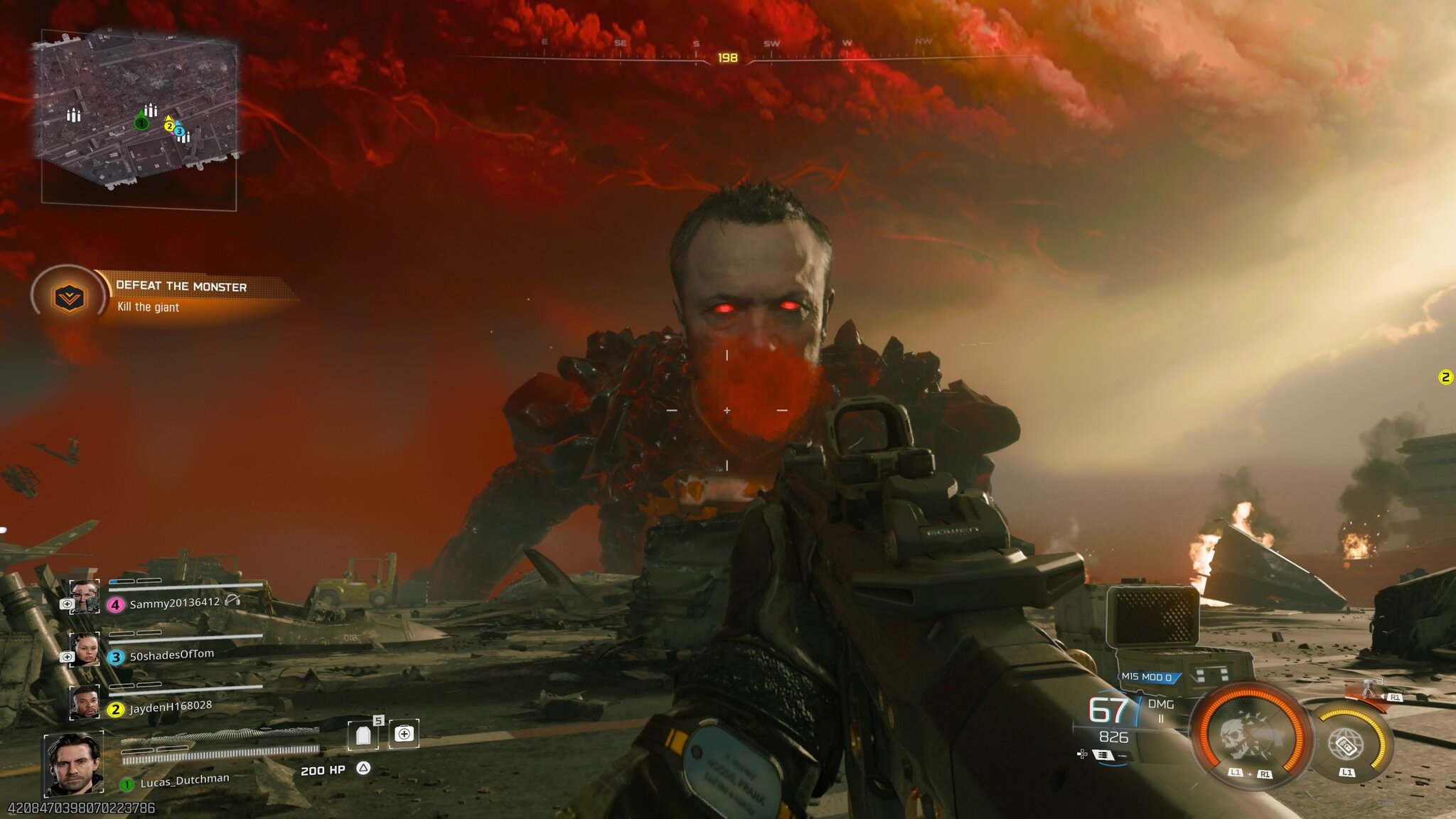Image resolution: width=1456 pixels, height=819 pixels.
Task: Use the armor plate slot
Action: 363,735
